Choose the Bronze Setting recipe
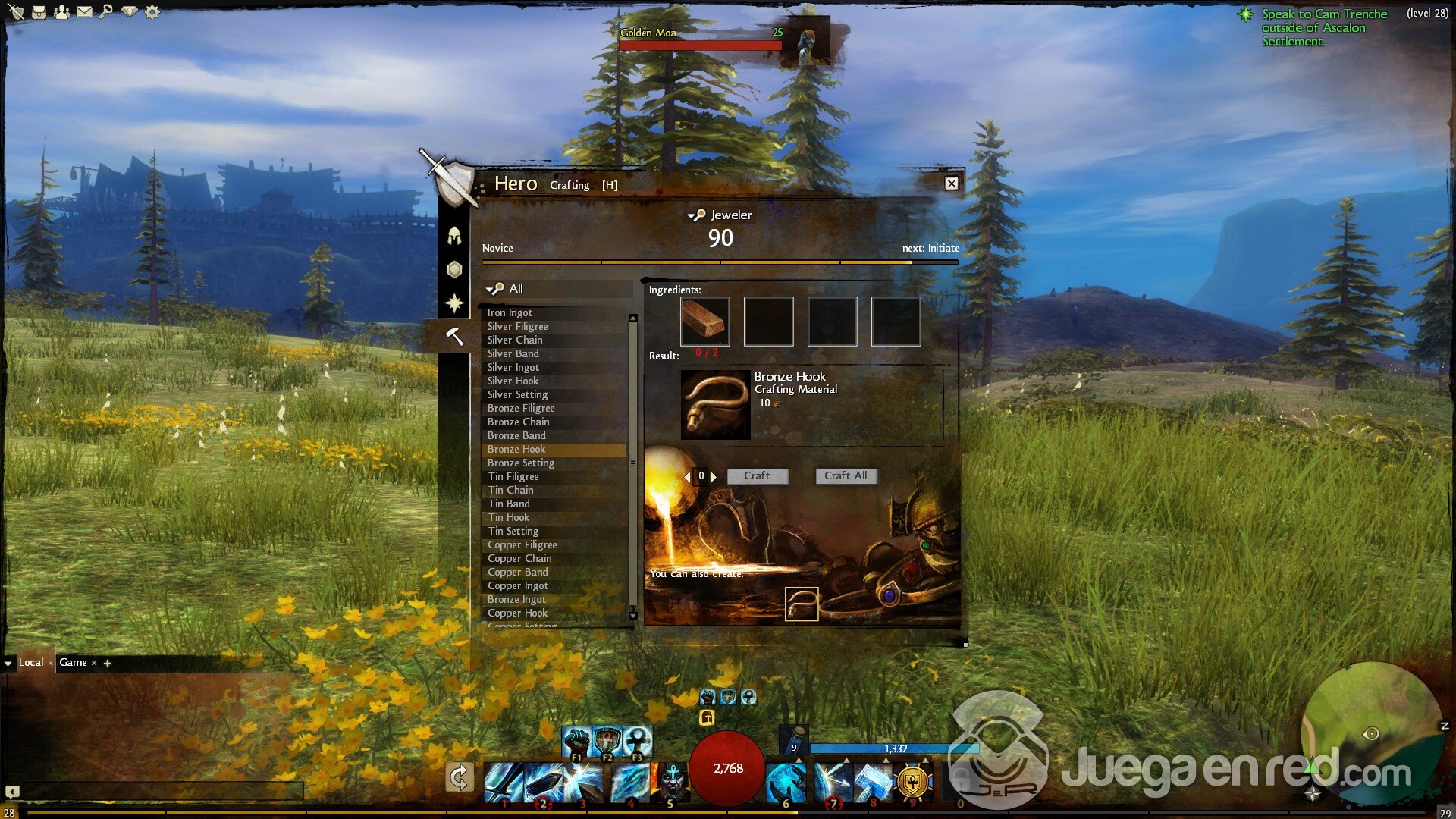This screenshot has height=819, width=1456. point(521,463)
